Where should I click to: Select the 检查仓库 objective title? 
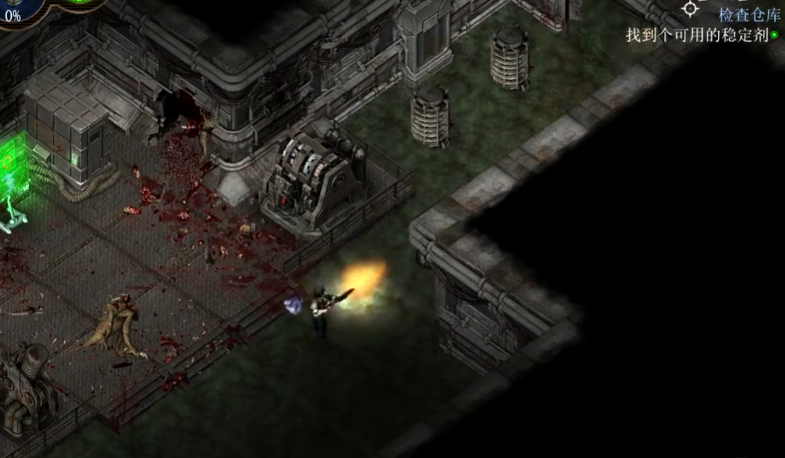(747, 15)
